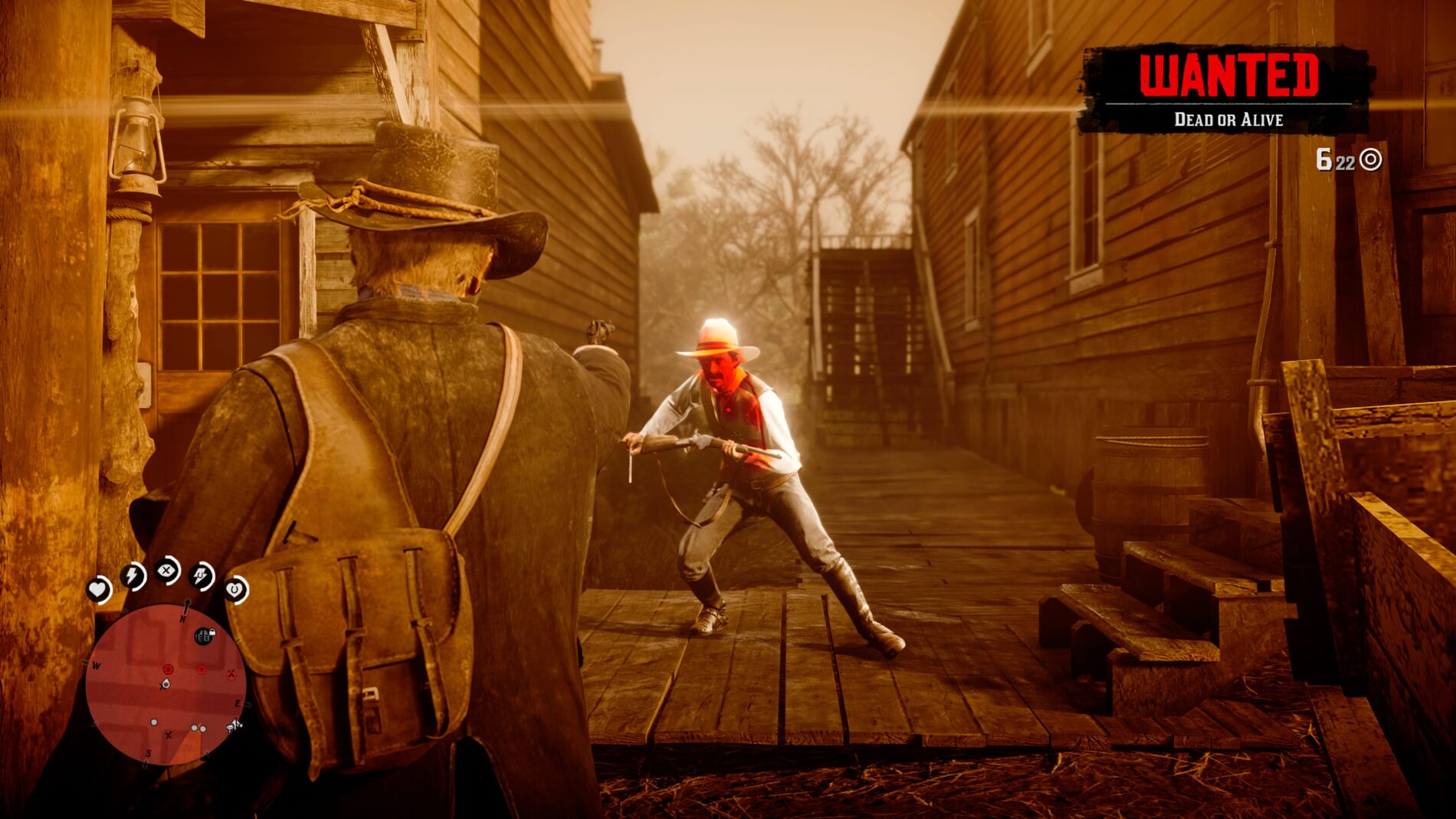The width and height of the screenshot is (1456, 819).
Task: Click the compass North arrow on the minimap
Action: (x=186, y=608)
